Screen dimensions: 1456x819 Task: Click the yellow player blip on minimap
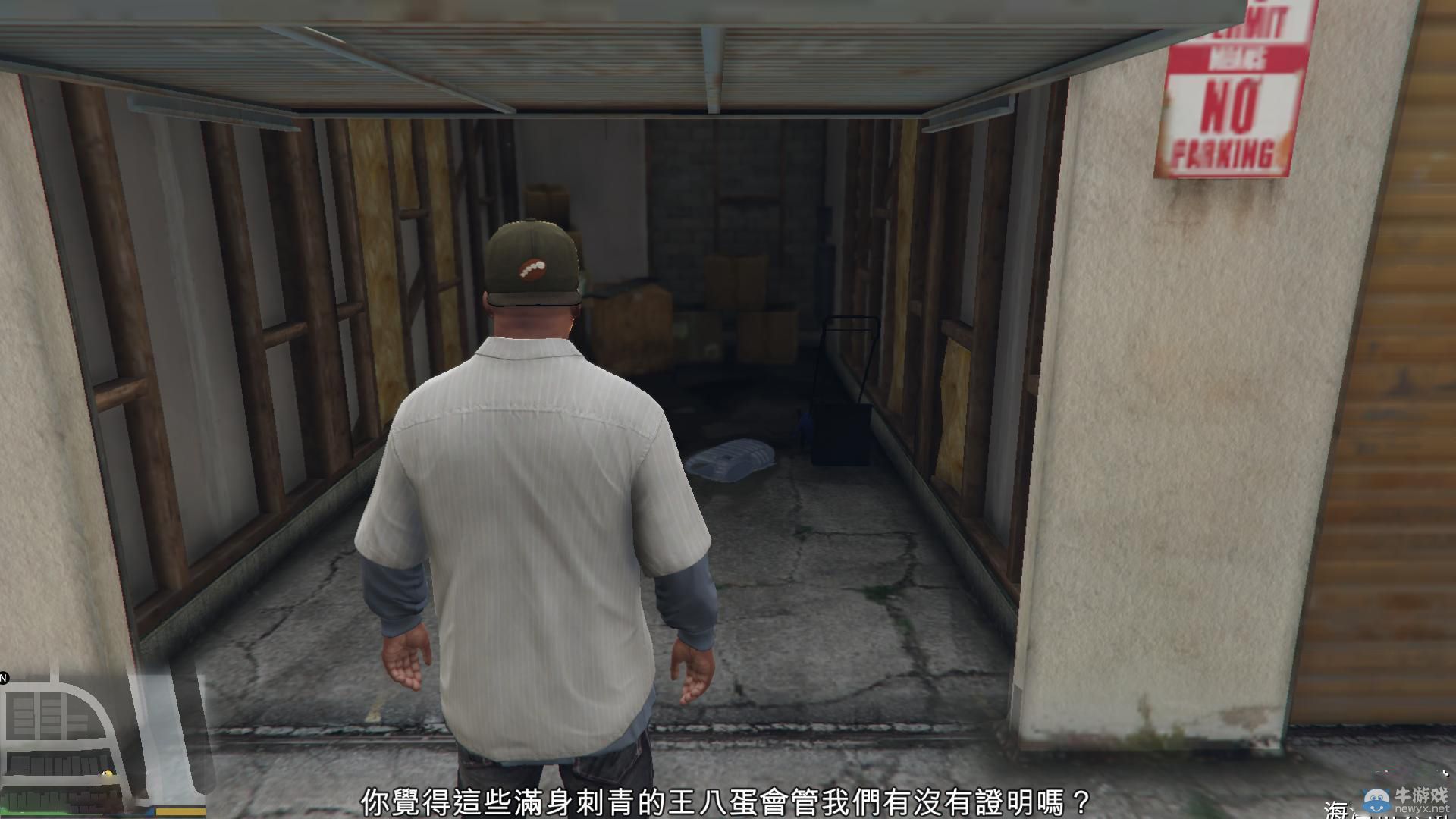coord(108,773)
